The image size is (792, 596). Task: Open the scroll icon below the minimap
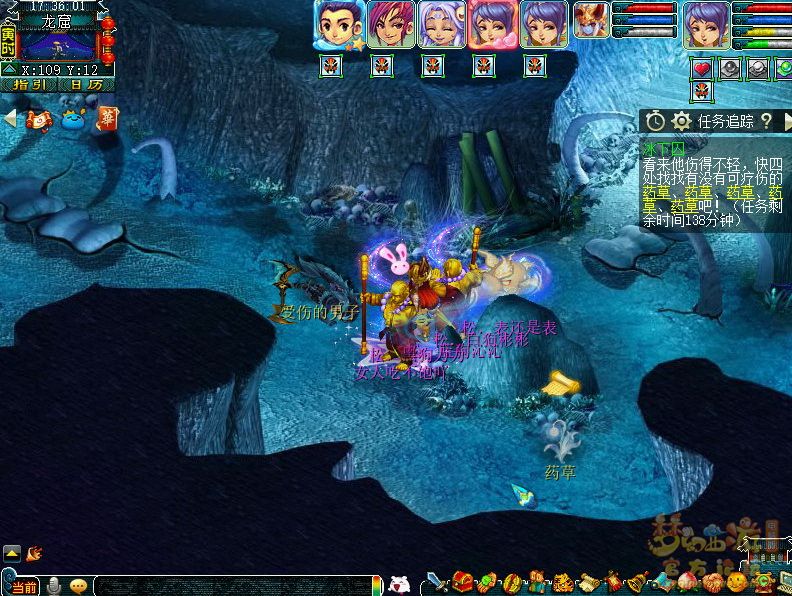coord(39,119)
